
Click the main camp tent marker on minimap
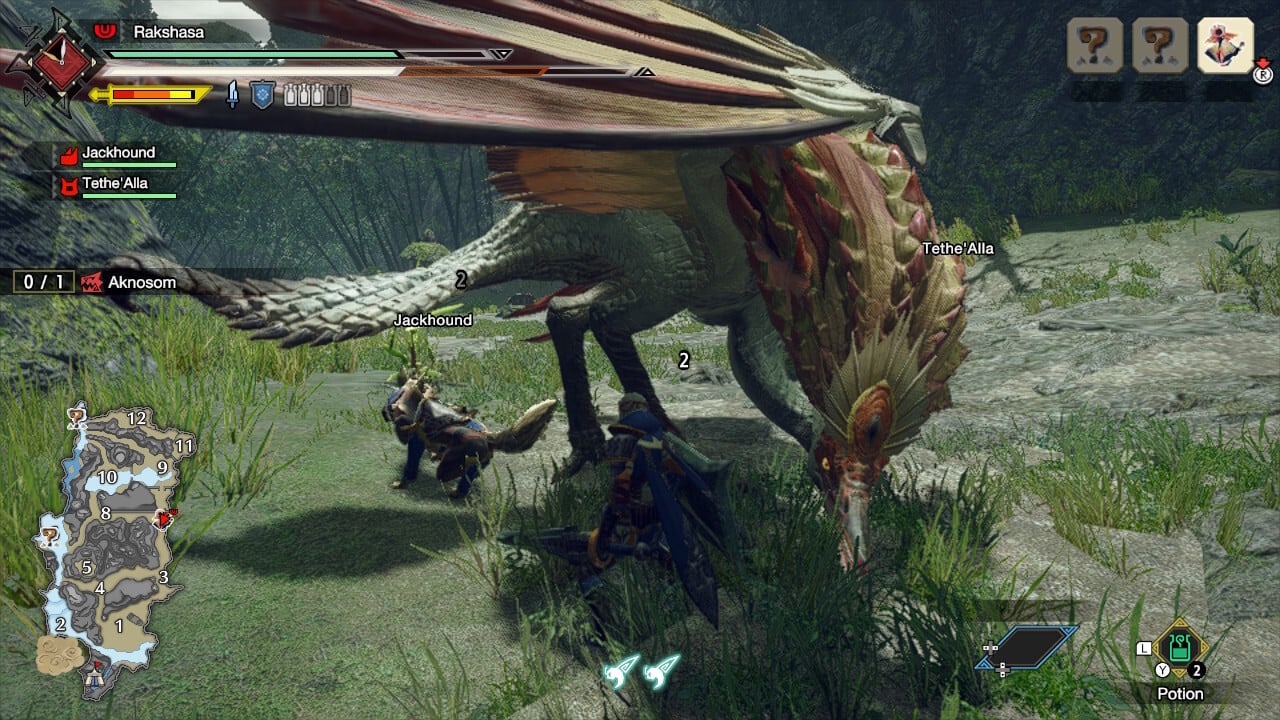point(96,676)
